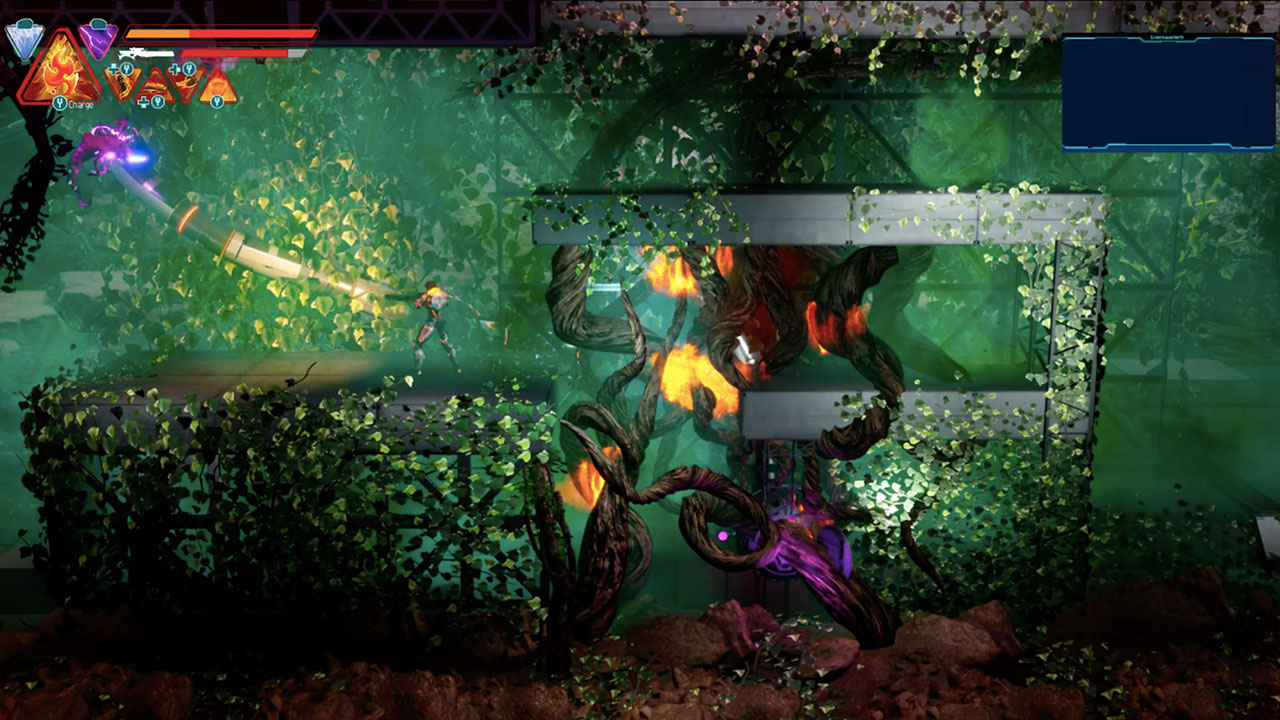Click the plus icon beside the third skill triangle
This screenshot has width=1280, height=720.
tap(174, 68)
